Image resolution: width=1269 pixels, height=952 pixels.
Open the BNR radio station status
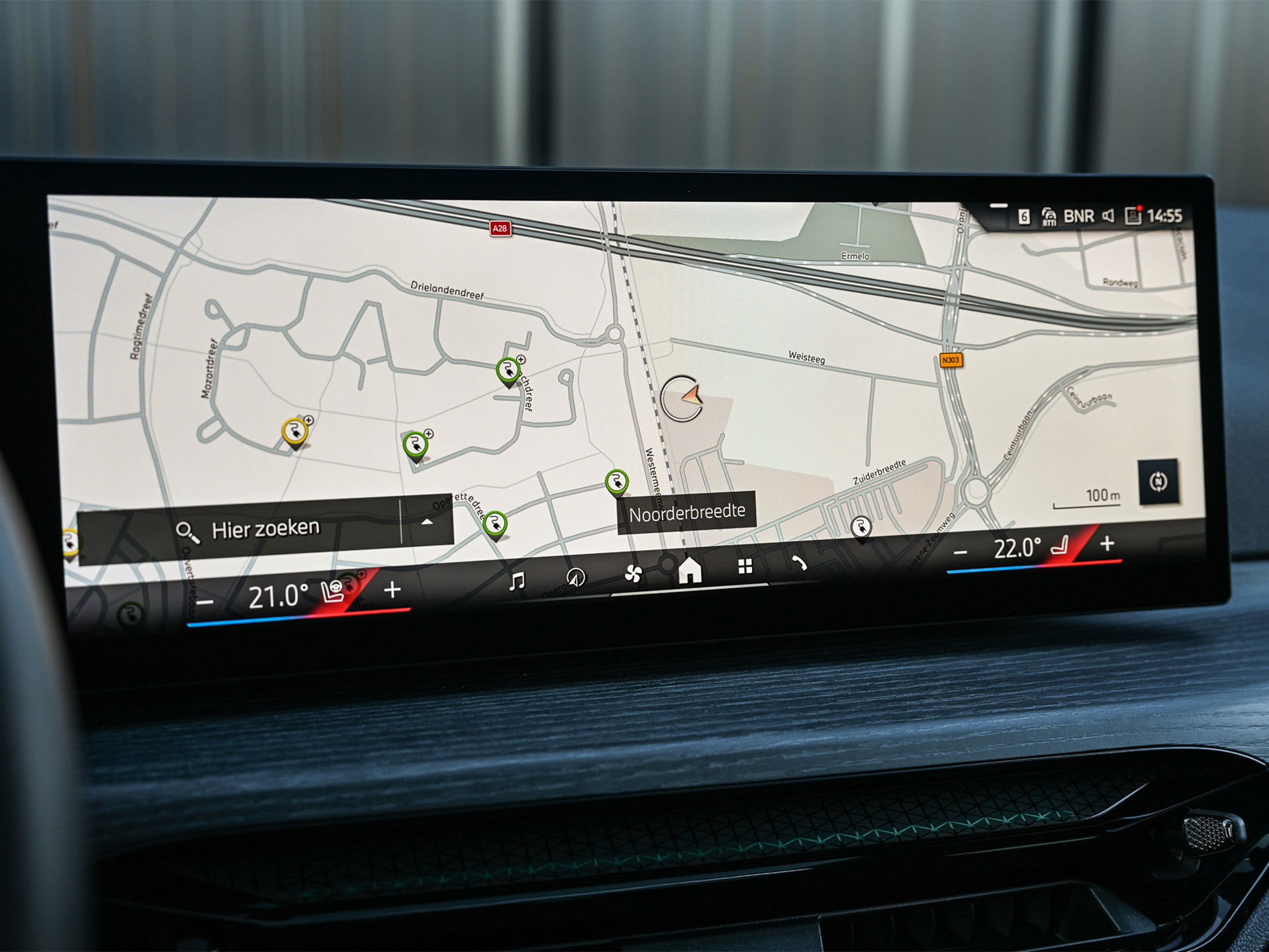pos(1078,216)
